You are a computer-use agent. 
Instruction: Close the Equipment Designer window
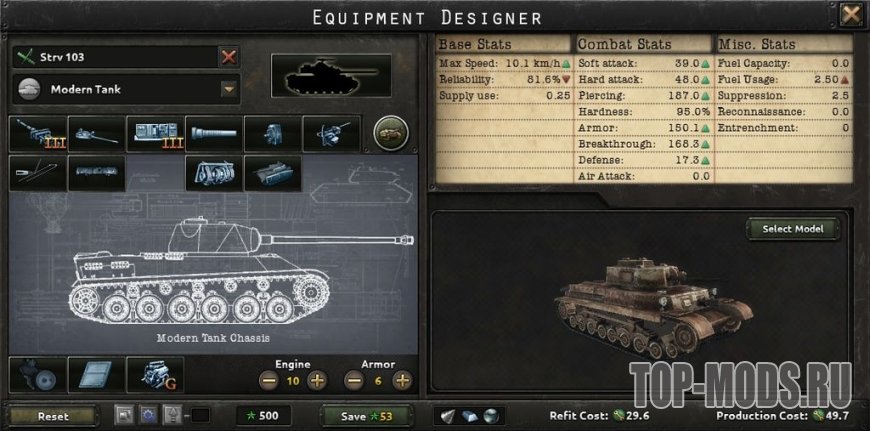pos(850,15)
